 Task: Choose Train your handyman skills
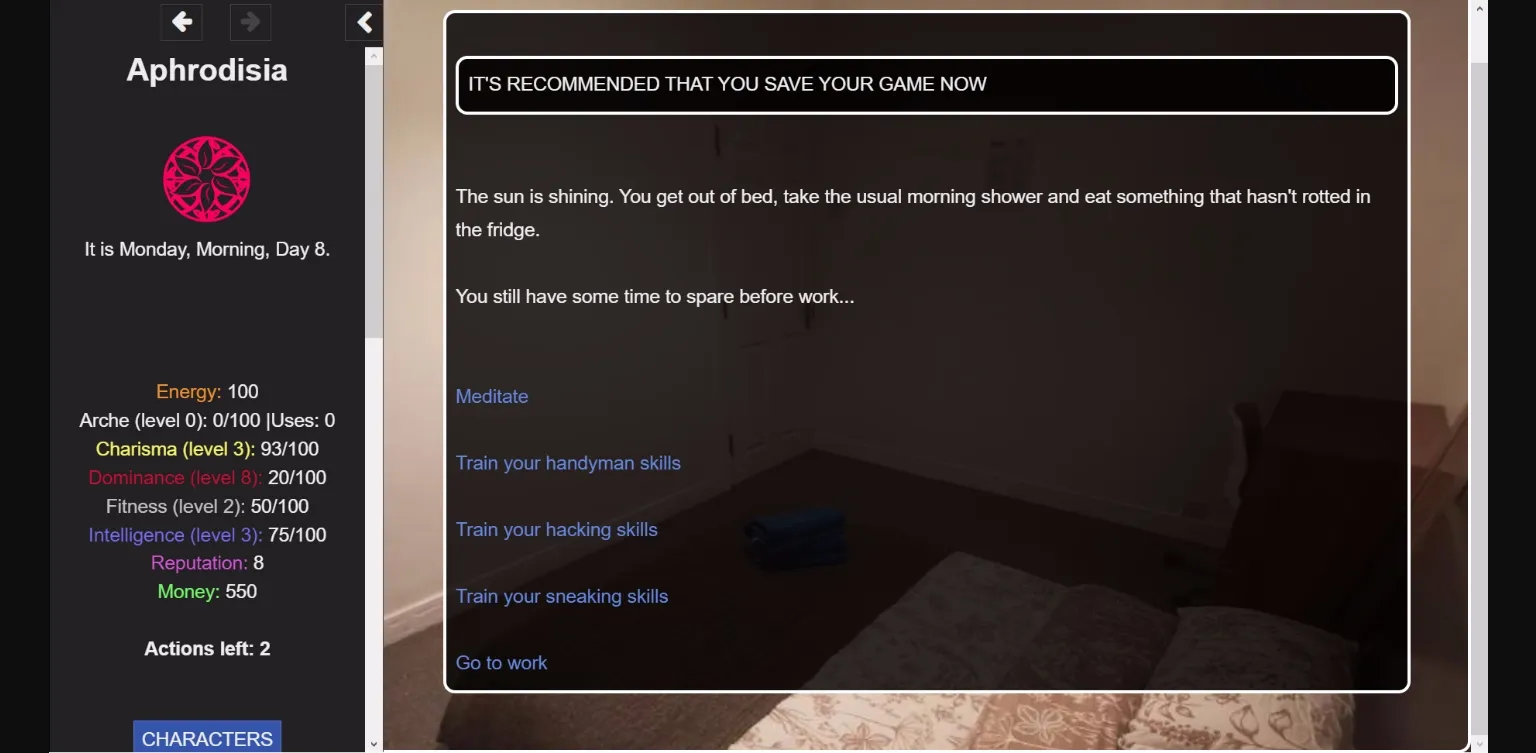point(568,463)
